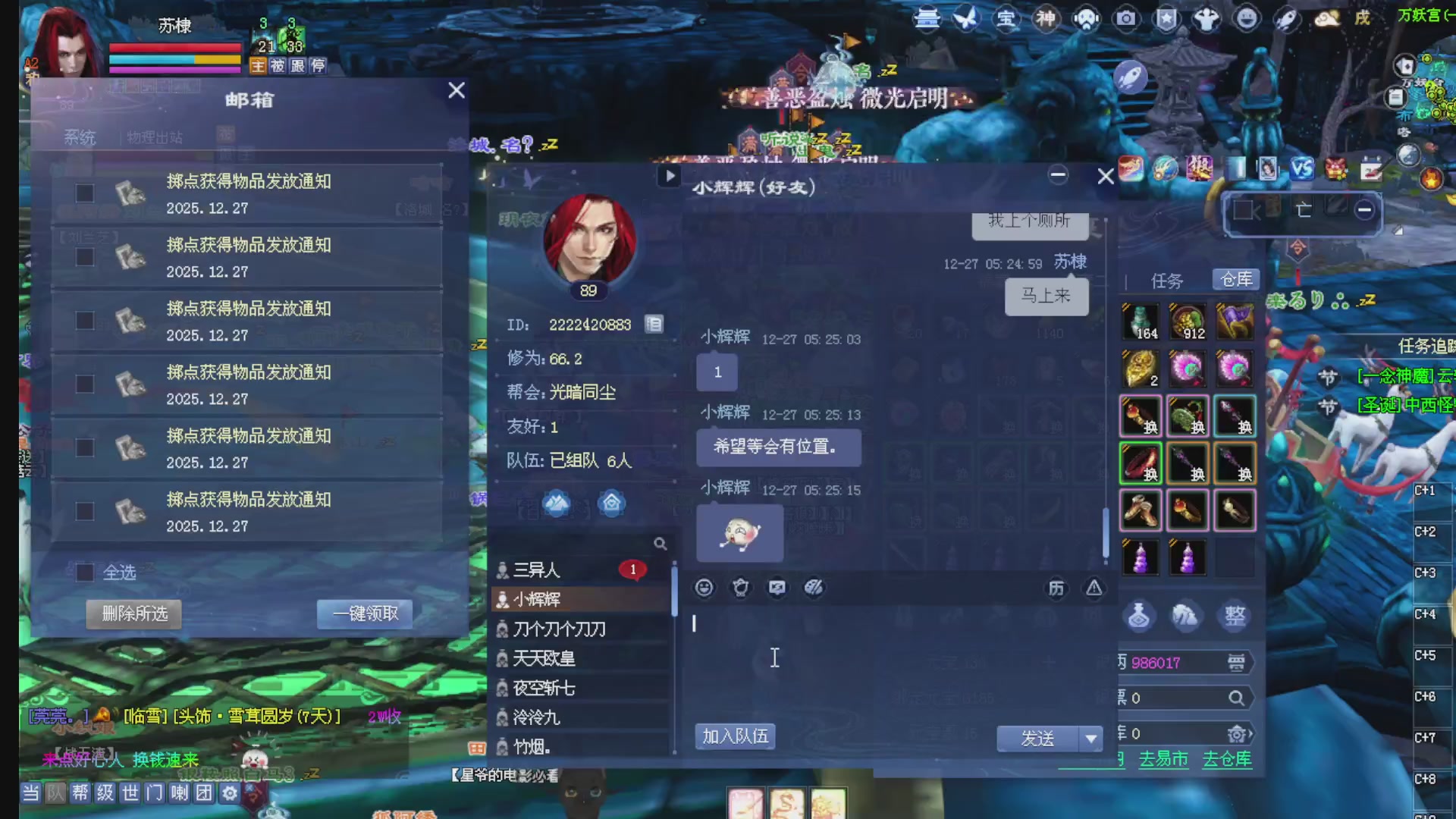1456x819 pixels.
Task: Switch to the 任务 tab on the right panel
Action: (1168, 280)
